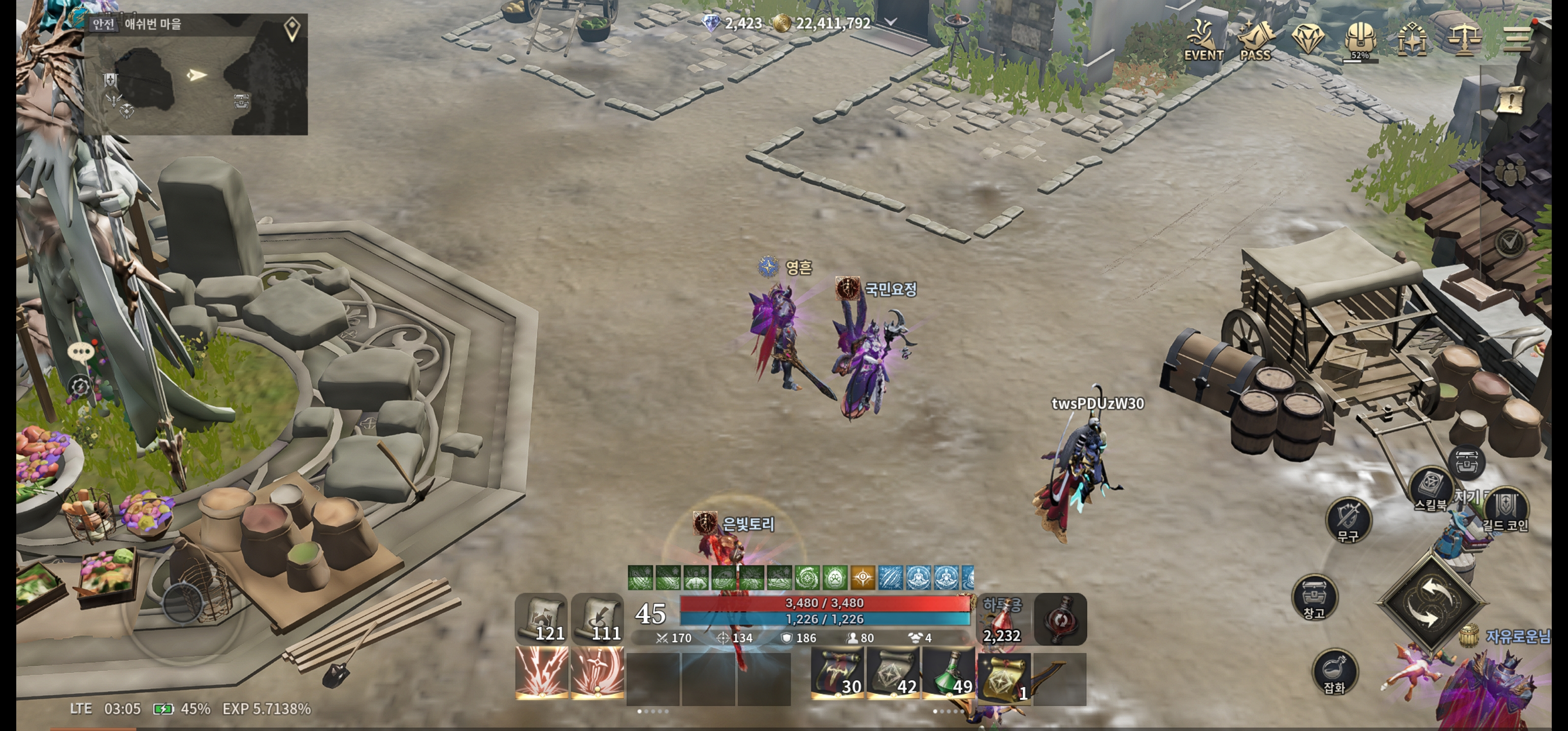
Task: Use the golden scroll with count 1
Action: [1004, 677]
